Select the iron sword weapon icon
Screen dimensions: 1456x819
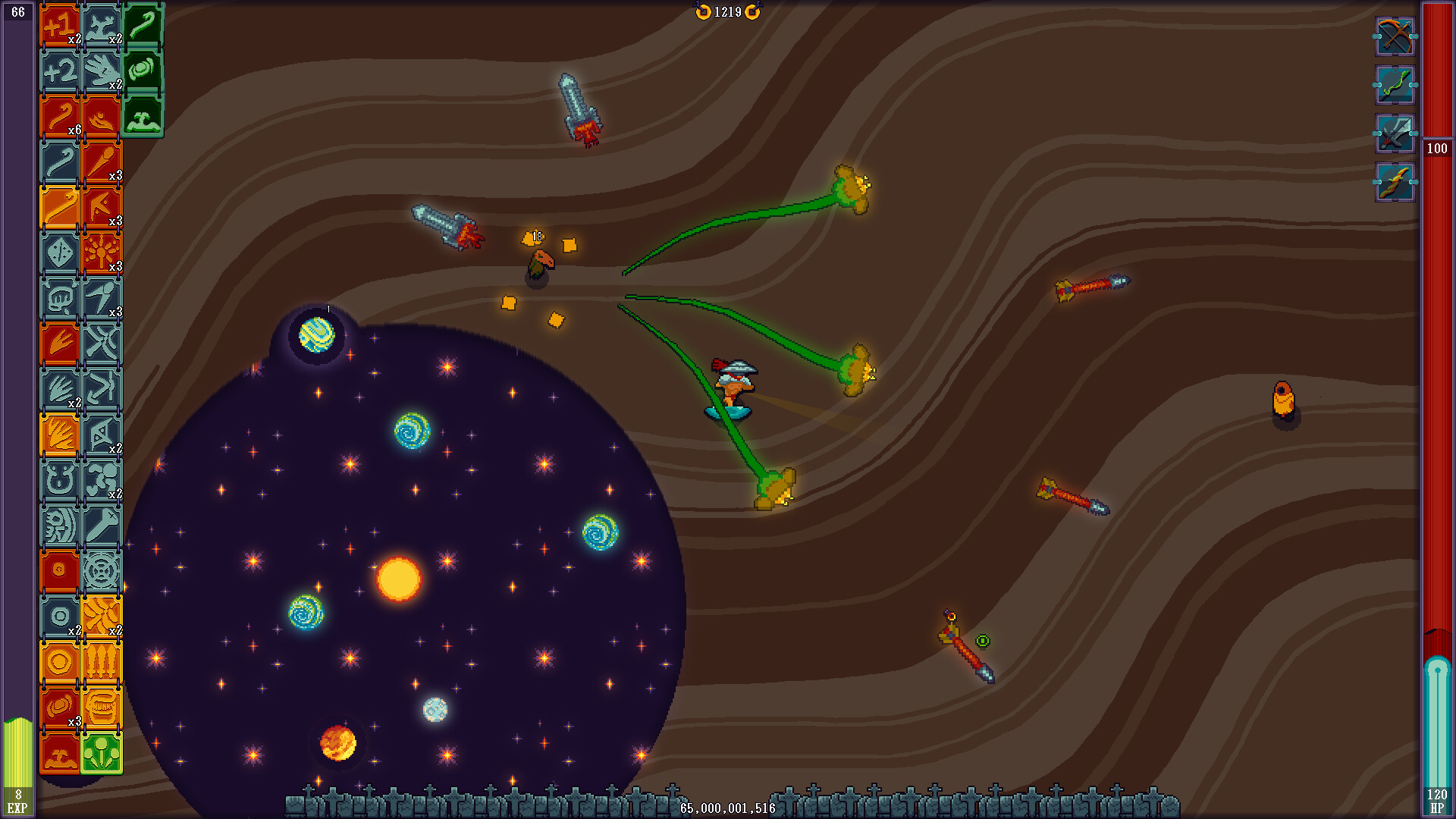point(1395,140)
